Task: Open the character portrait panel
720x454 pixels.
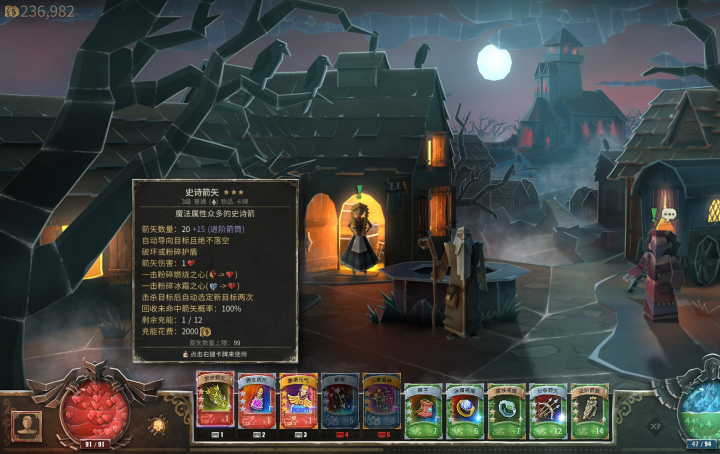Action: pyautogui.click(x=26, y=424)
